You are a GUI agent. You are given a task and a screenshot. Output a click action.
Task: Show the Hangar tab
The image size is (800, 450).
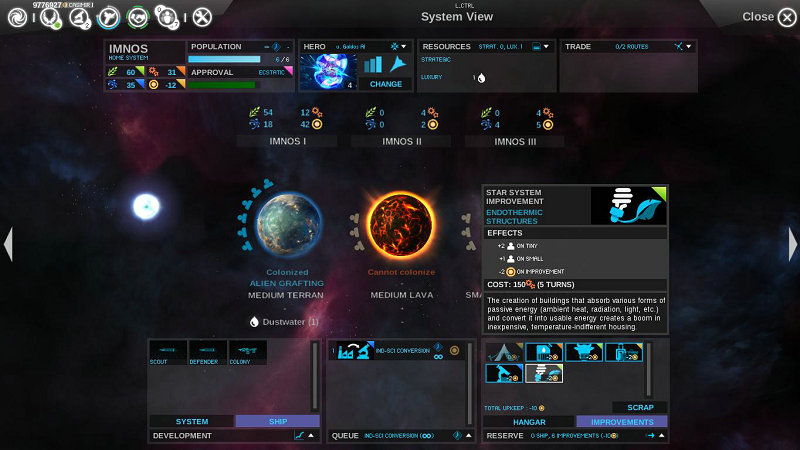coord(528,421)
